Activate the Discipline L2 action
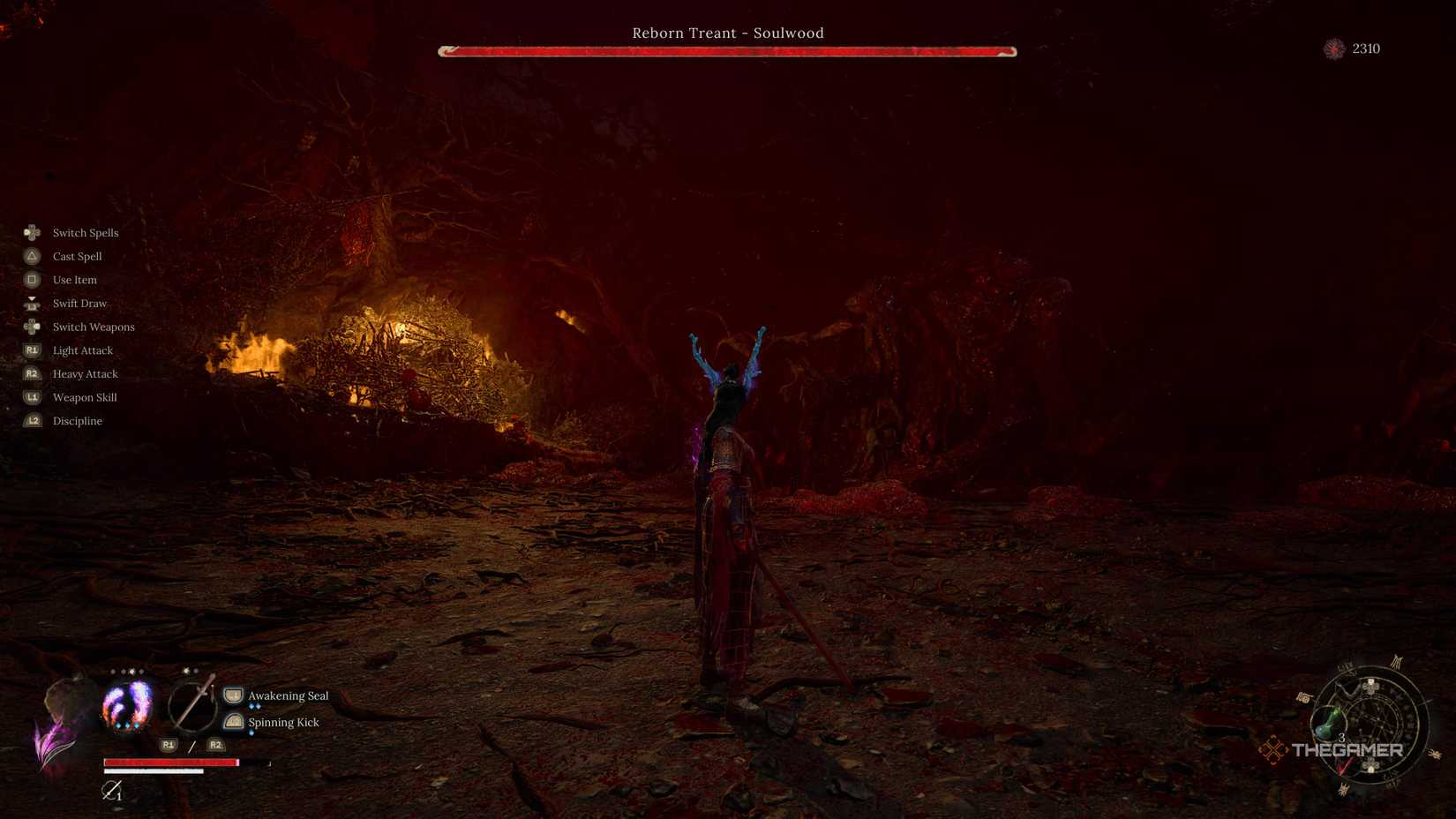The height and width of the screenshot is (819, 1456). coord(77,421)
